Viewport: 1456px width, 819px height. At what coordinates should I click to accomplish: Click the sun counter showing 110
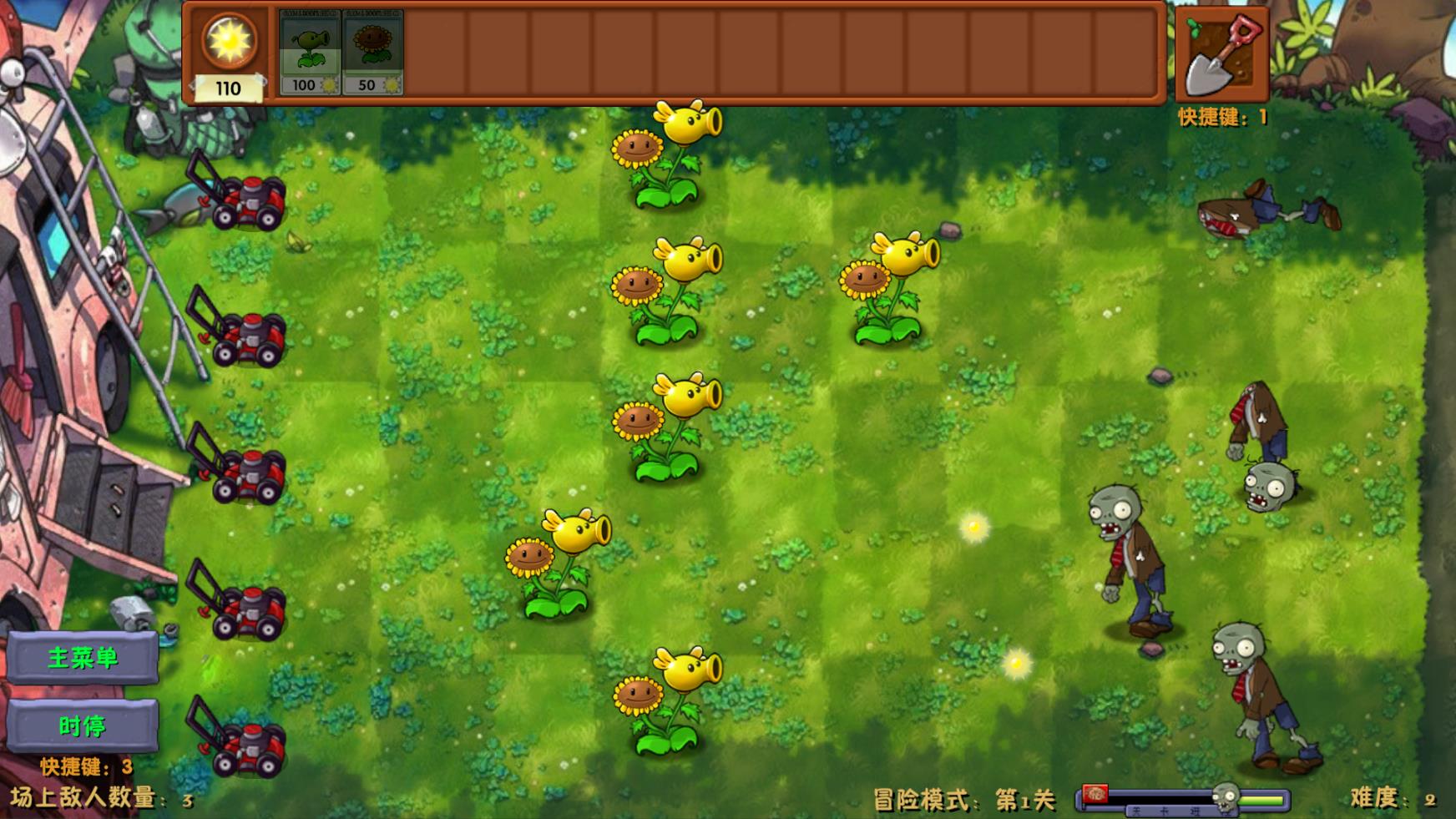point(230,50)
